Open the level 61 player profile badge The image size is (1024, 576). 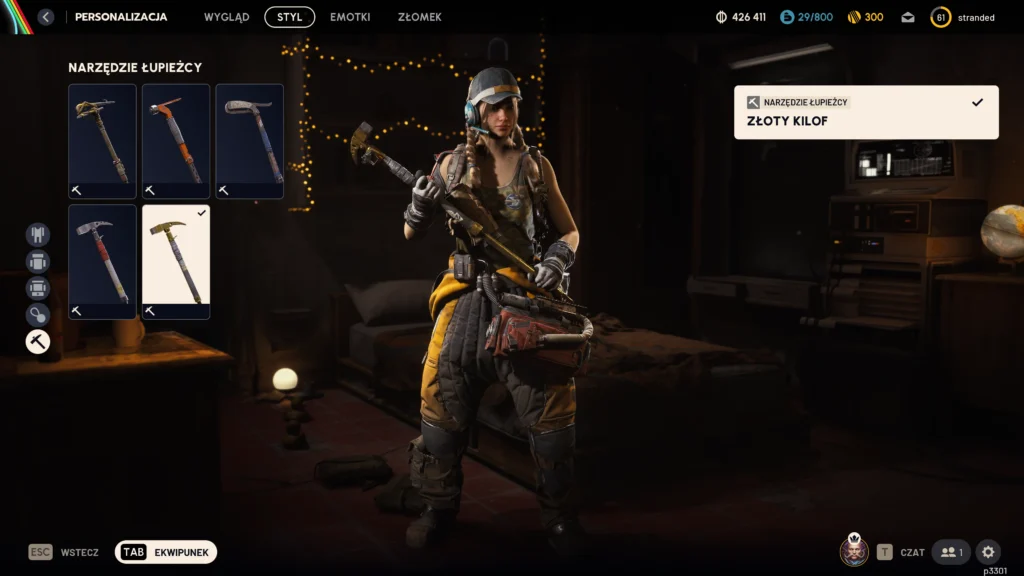[x=940, y=17]
